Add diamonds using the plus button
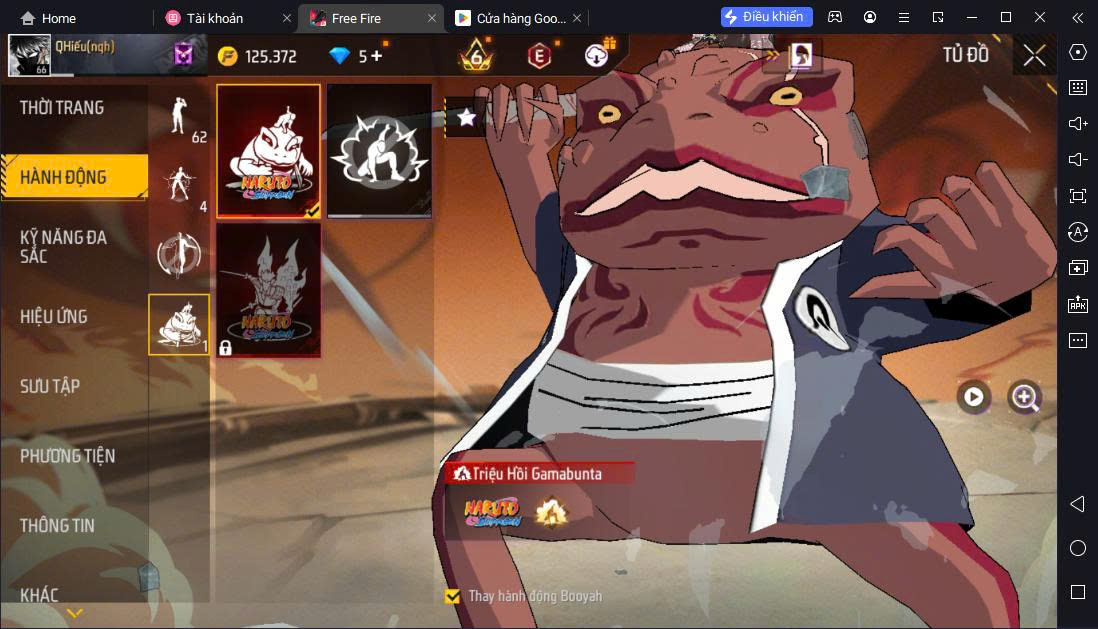1098x629 pixels. (376, 56)
